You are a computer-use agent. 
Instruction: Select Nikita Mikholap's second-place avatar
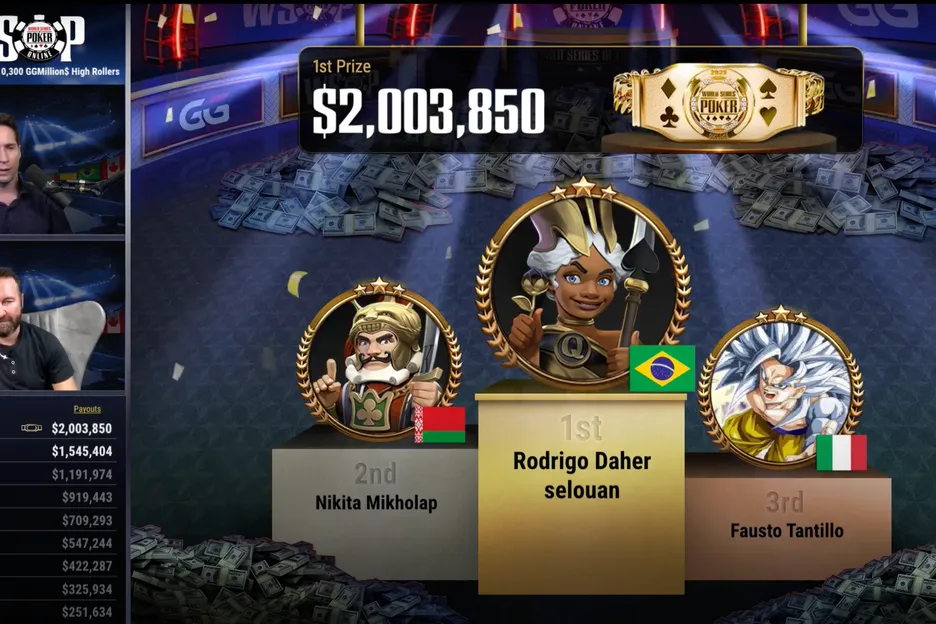pos(379,362)
